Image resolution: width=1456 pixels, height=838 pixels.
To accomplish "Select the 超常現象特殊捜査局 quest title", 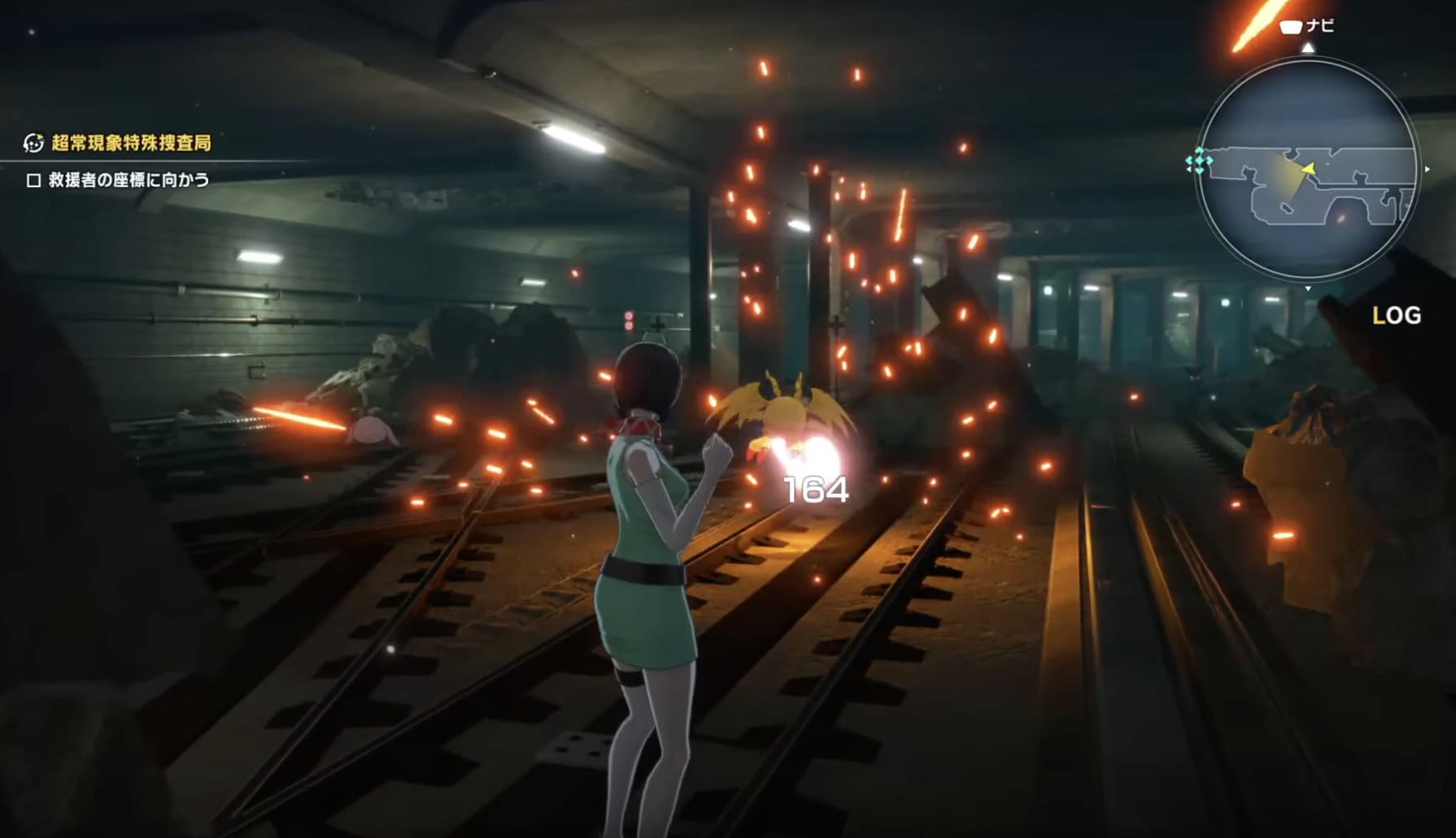I will tap(131, 143).
